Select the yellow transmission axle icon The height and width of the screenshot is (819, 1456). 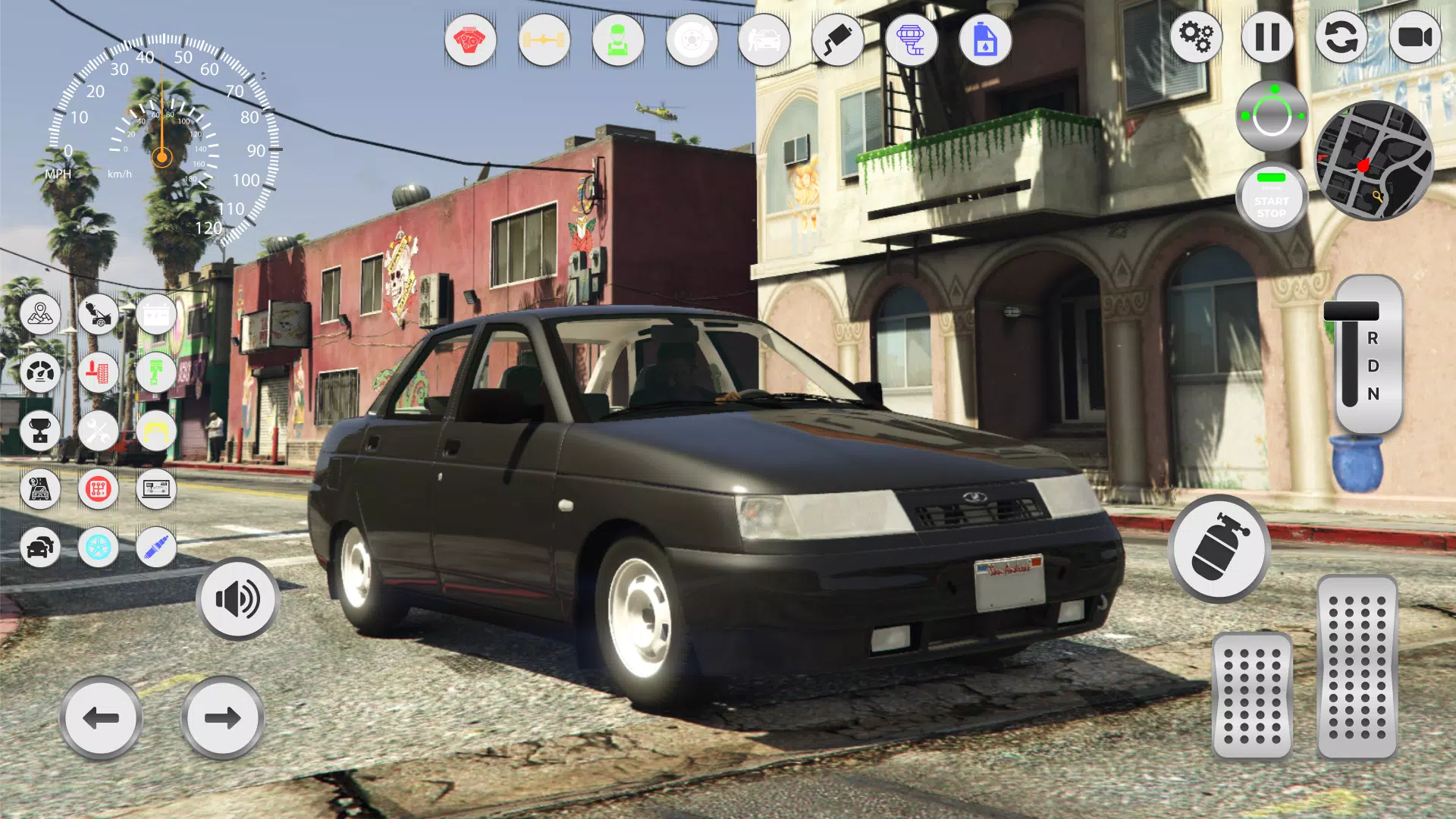[x=543, y=41]
